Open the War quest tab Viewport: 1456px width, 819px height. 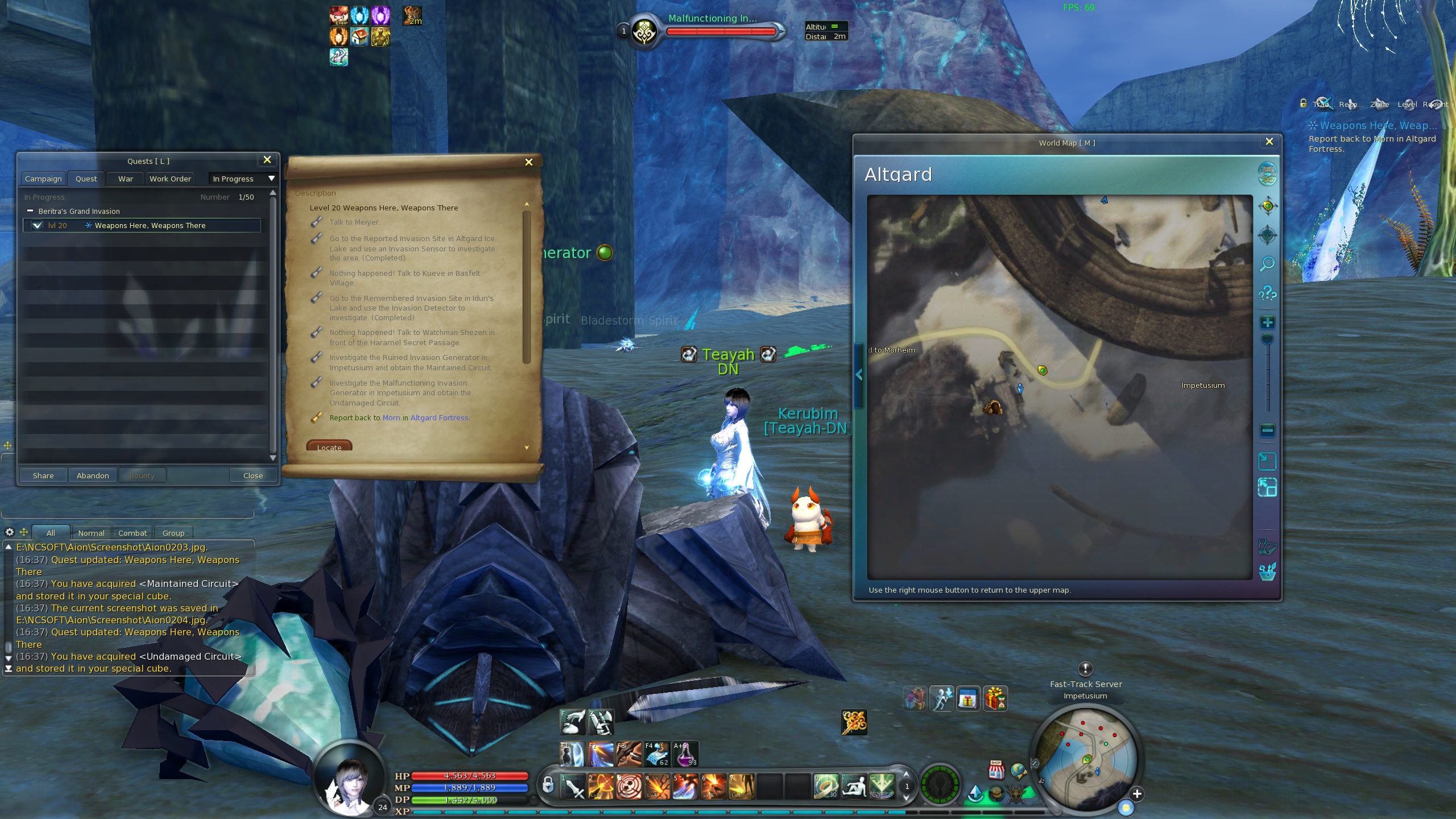(126, 179)
